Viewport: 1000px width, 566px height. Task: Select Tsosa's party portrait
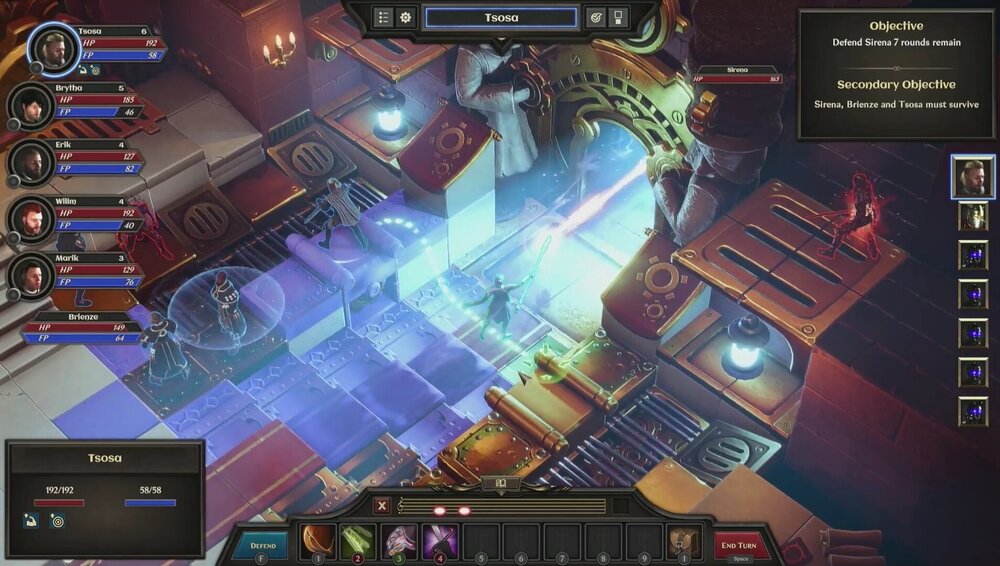pyautogui.click(x=54, y=48)
